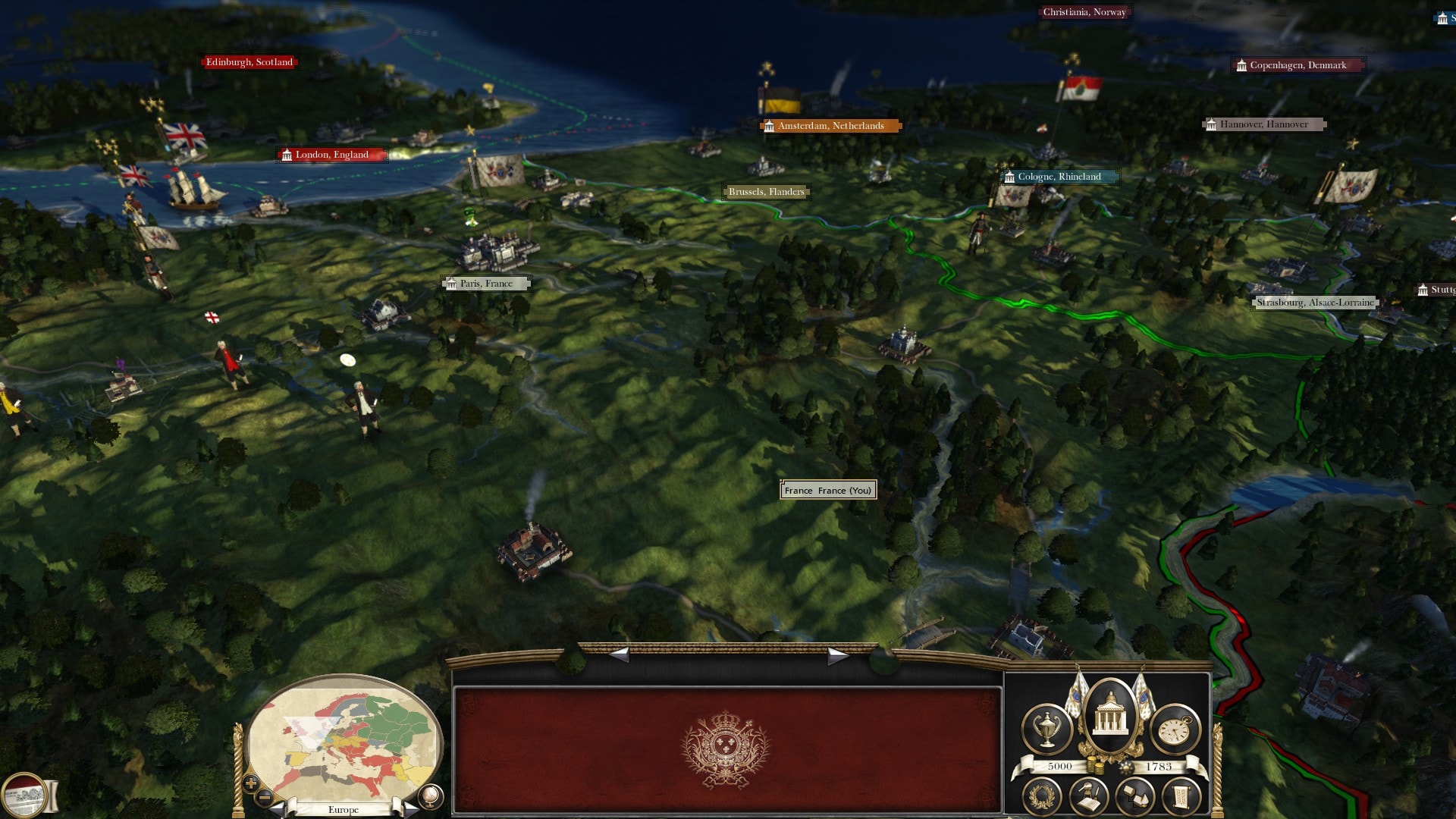Click left arrow above the red panel
Image resolution: width=1456 pixels, height=819 pixels.
coord(620,654)
